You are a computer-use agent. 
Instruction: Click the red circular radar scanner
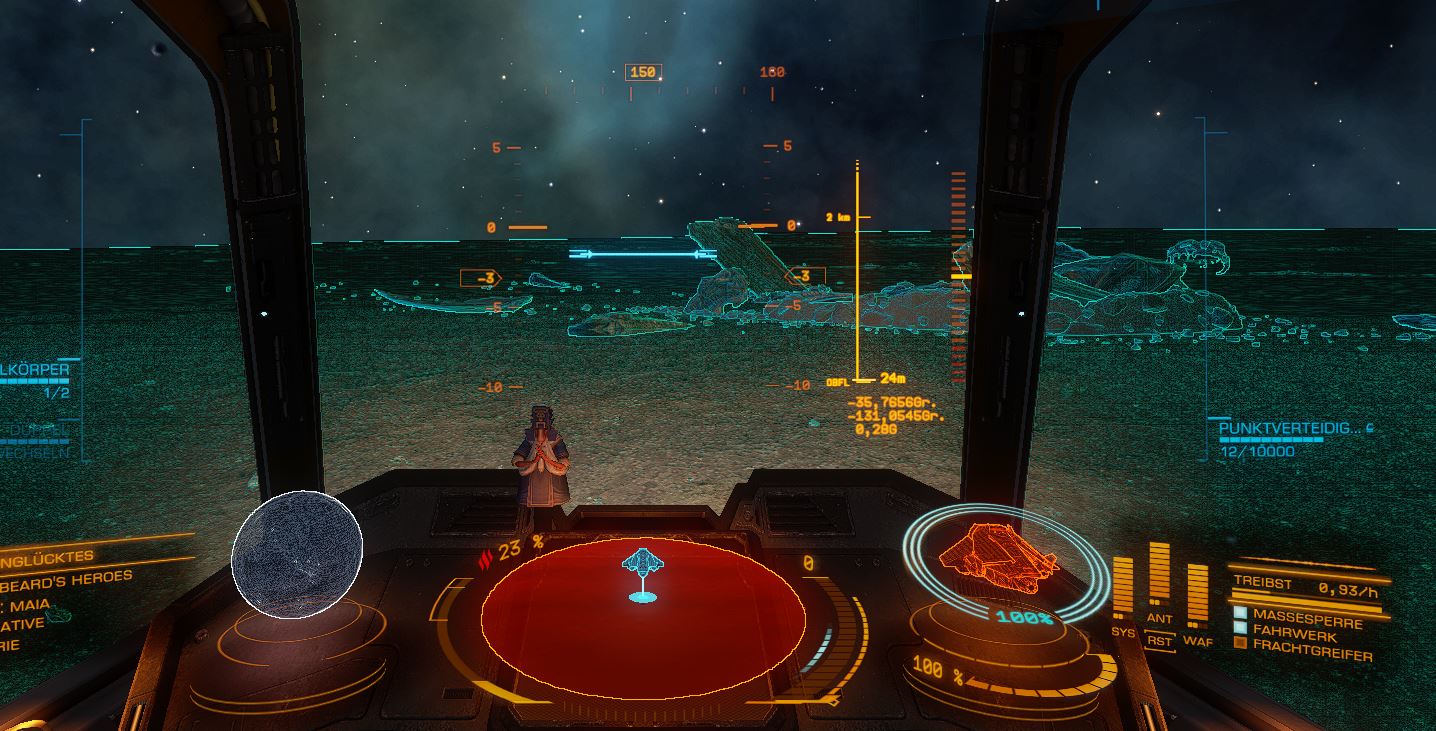point(643,620)
